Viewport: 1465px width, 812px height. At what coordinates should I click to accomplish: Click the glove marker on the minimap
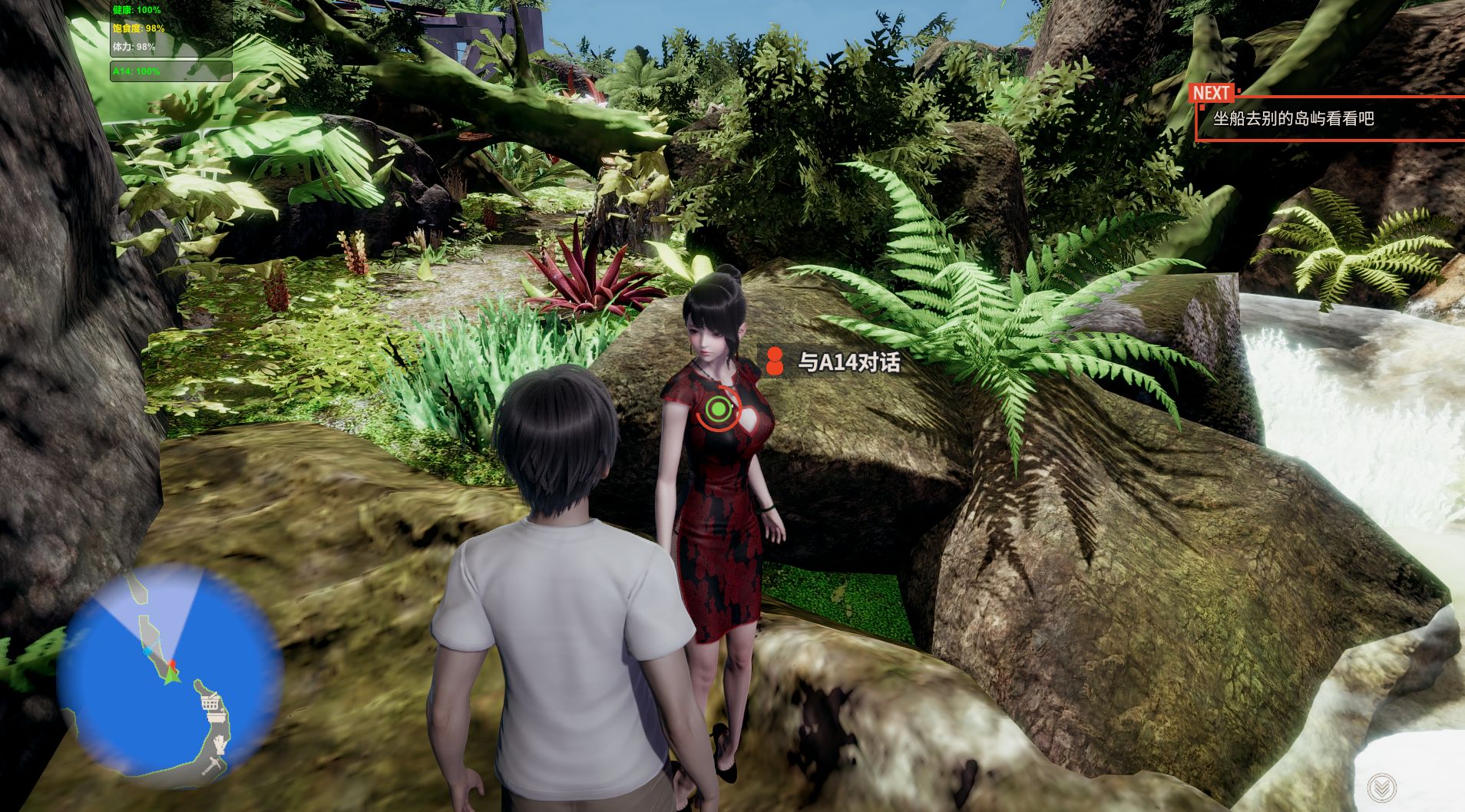coord(220,744)
